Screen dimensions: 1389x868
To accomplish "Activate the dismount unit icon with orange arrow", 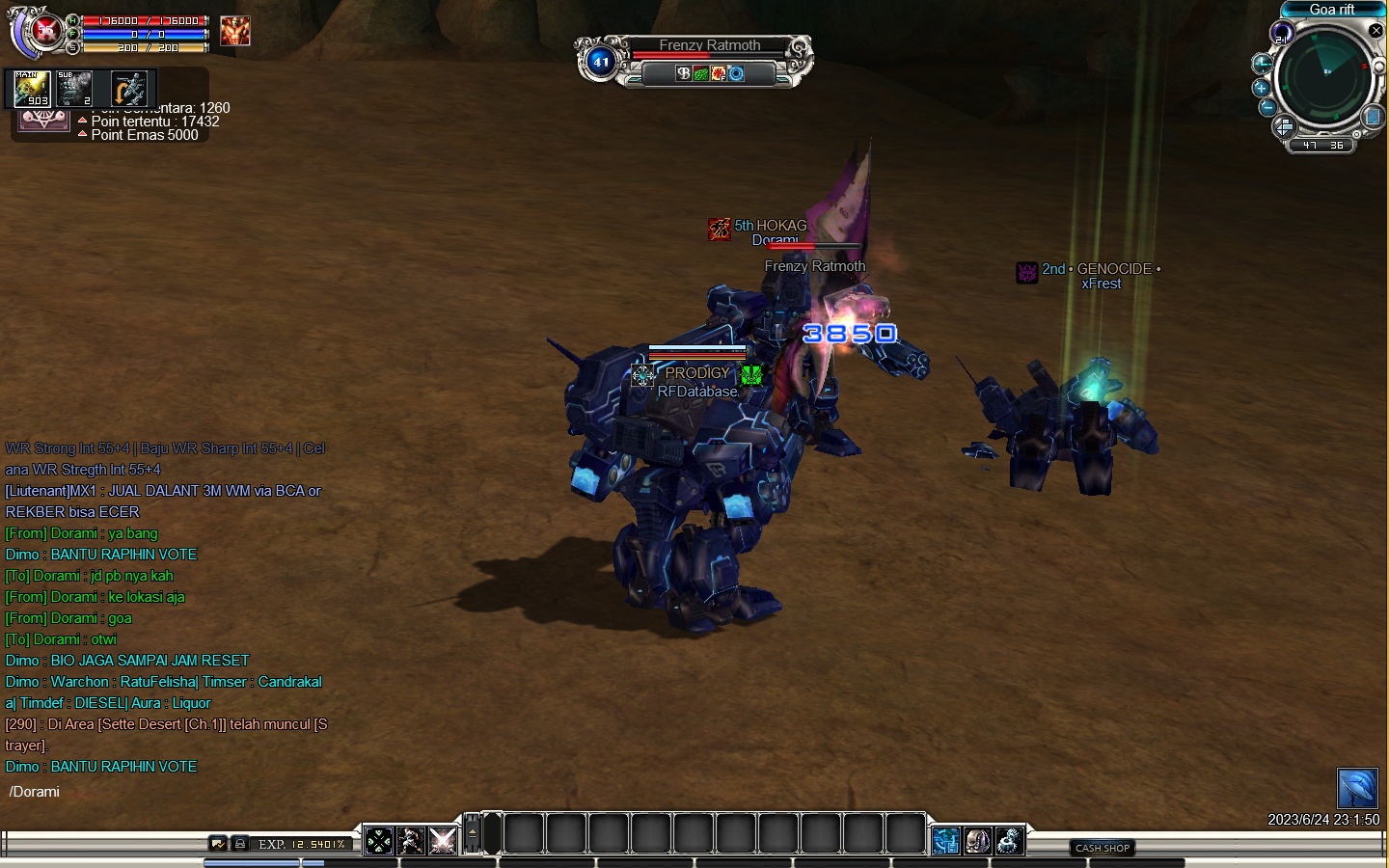I will tap(129, 90).
